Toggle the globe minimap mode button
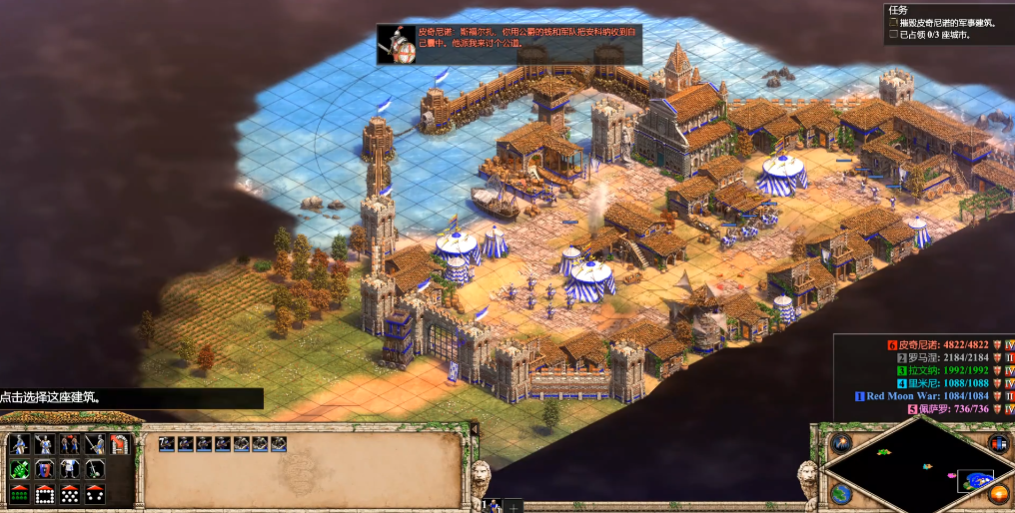Screen dimensions: 1015x513 click(841, 493)
